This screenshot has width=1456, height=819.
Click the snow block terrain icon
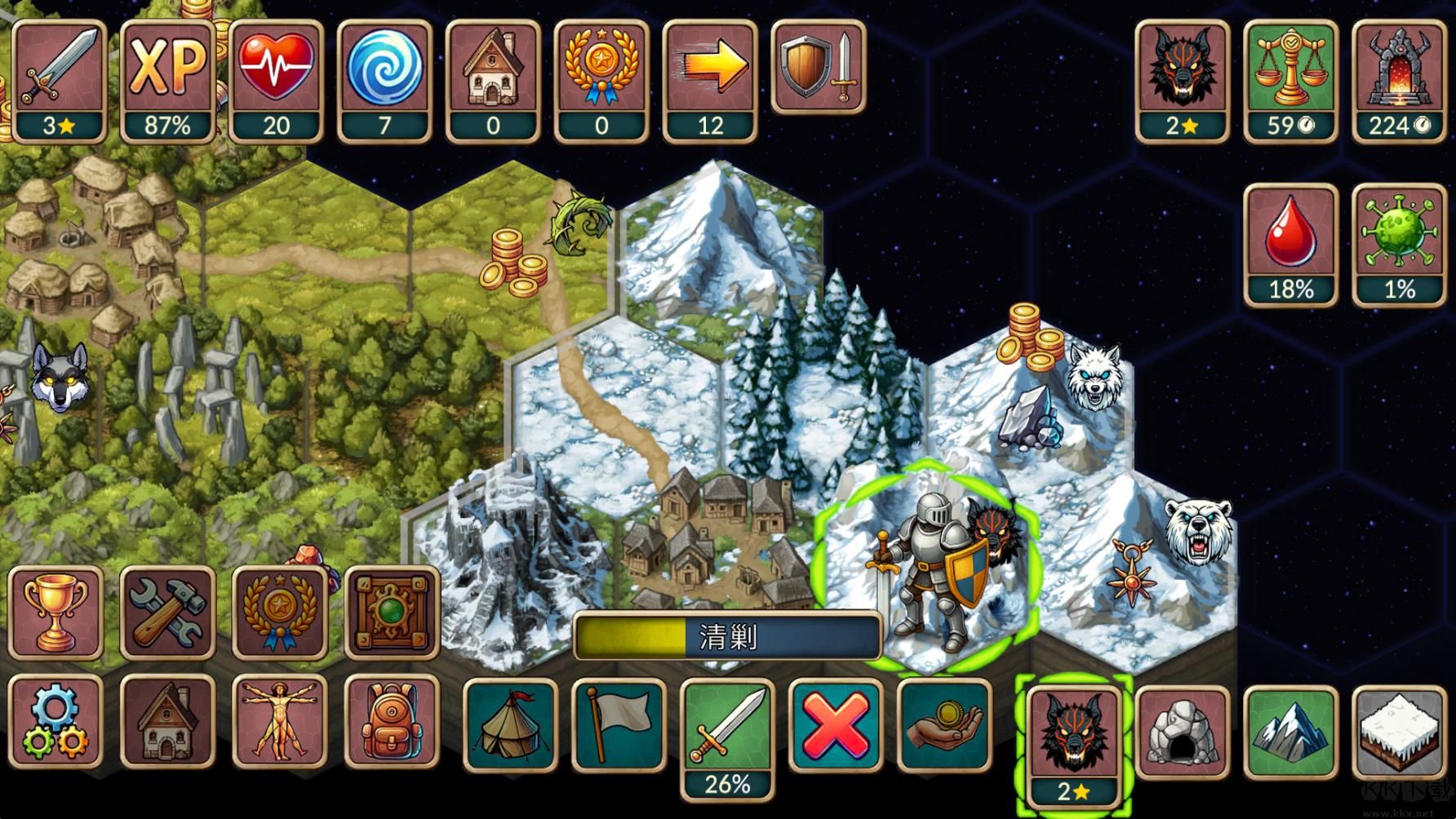[x=1400, y=732]
